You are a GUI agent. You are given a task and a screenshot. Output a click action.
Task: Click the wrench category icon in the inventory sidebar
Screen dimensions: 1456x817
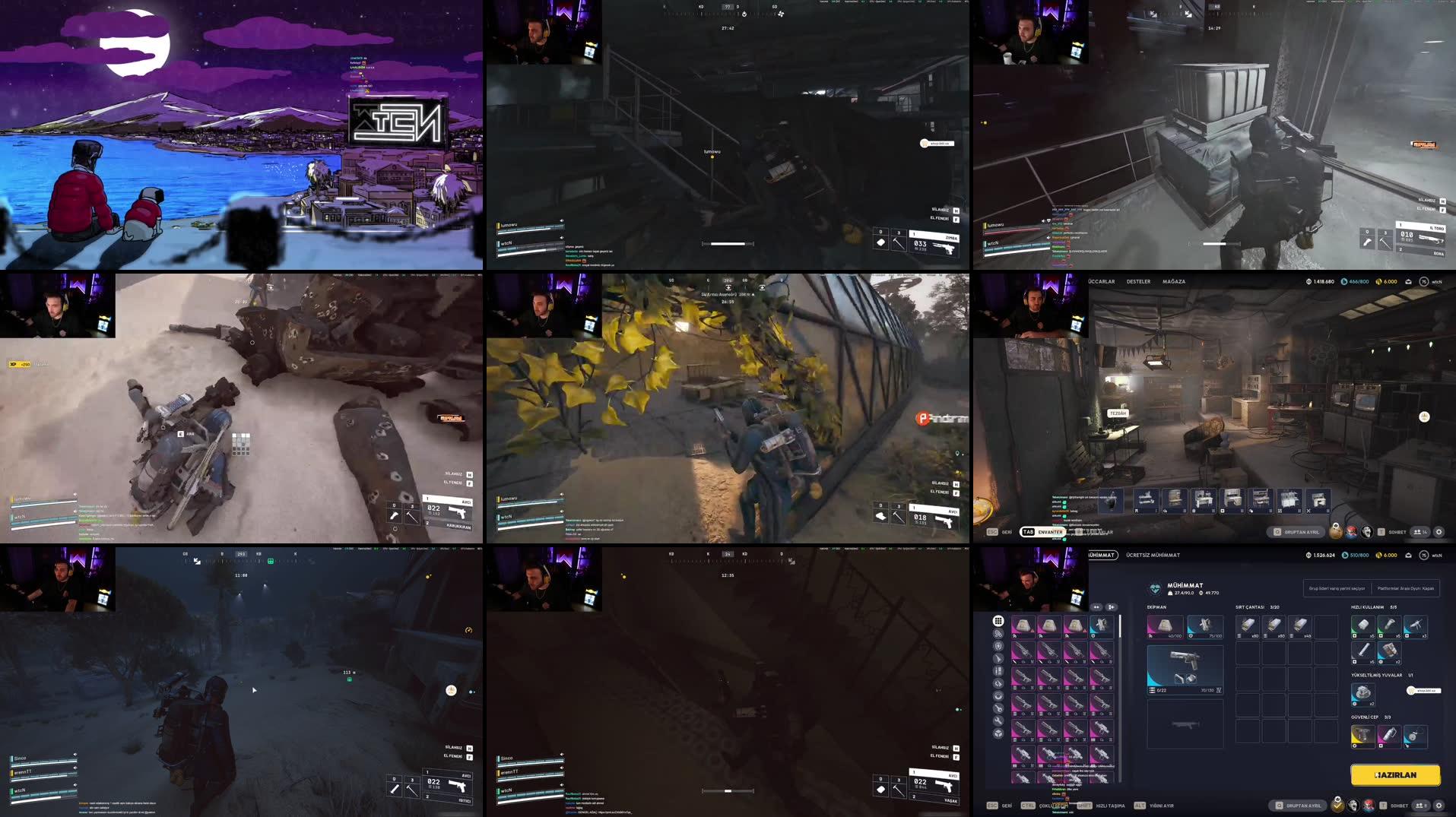(998, 720)
